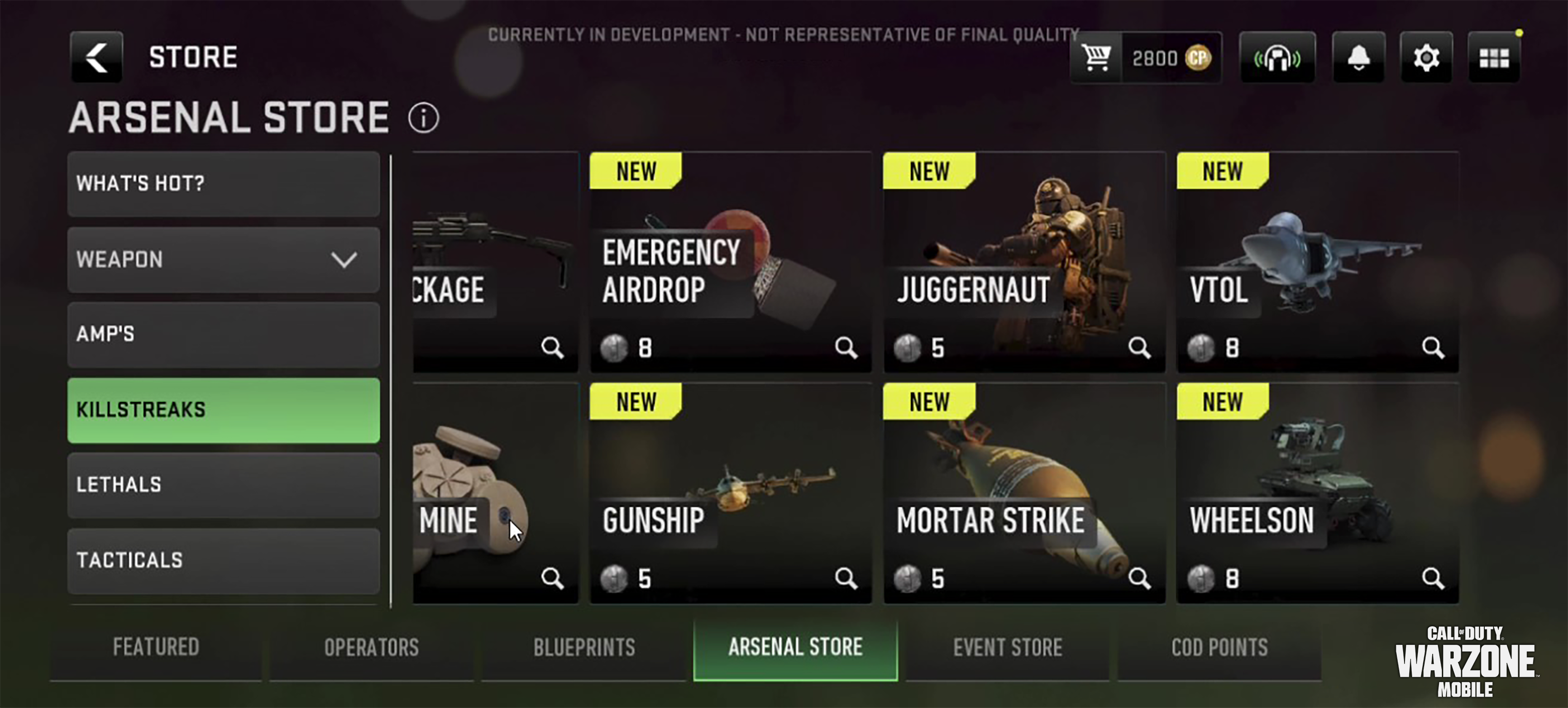Open the Arsenal Store info icon

coord(423,118)
